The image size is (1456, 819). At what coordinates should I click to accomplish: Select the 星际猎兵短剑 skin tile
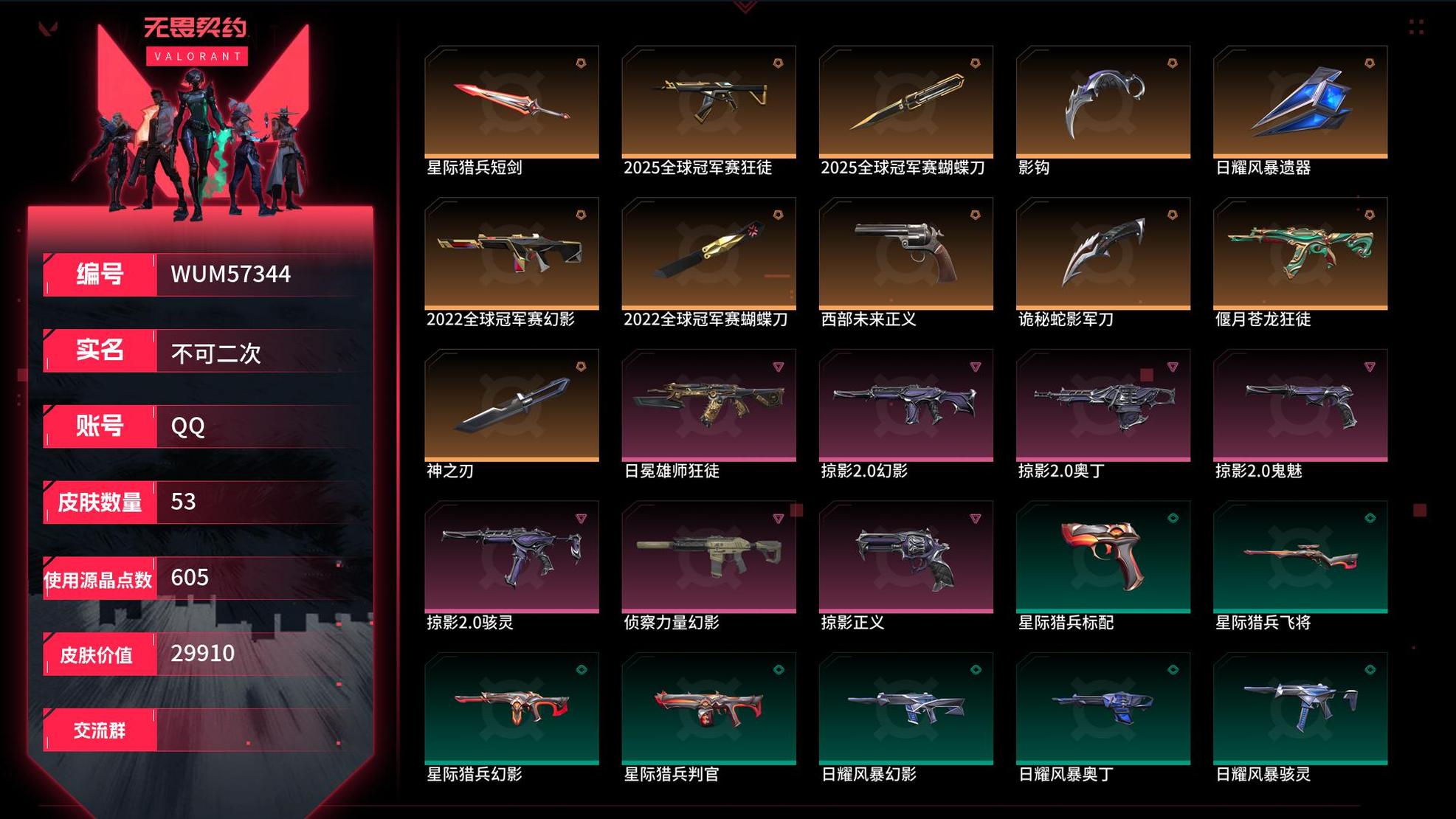point(511,102)
